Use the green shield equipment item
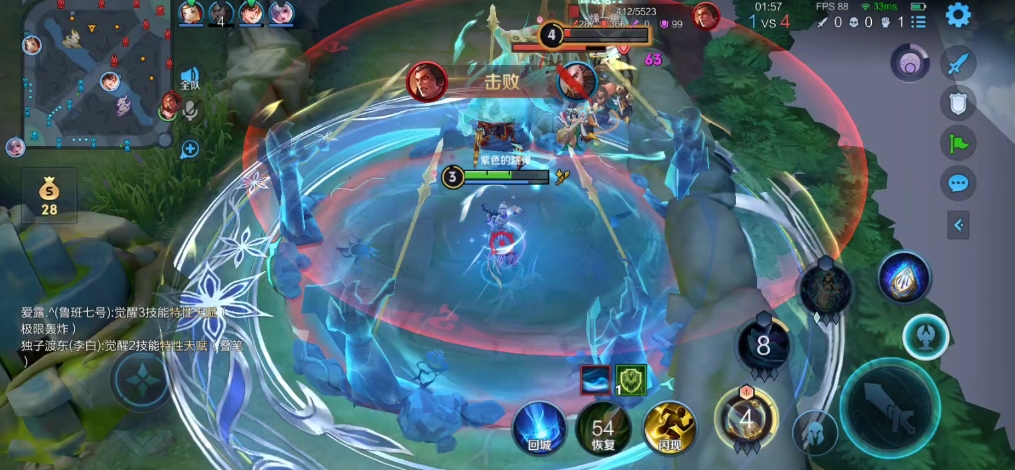Image resolution: width=1015 pixels, height=470 pixels. (x=630, y=380)
